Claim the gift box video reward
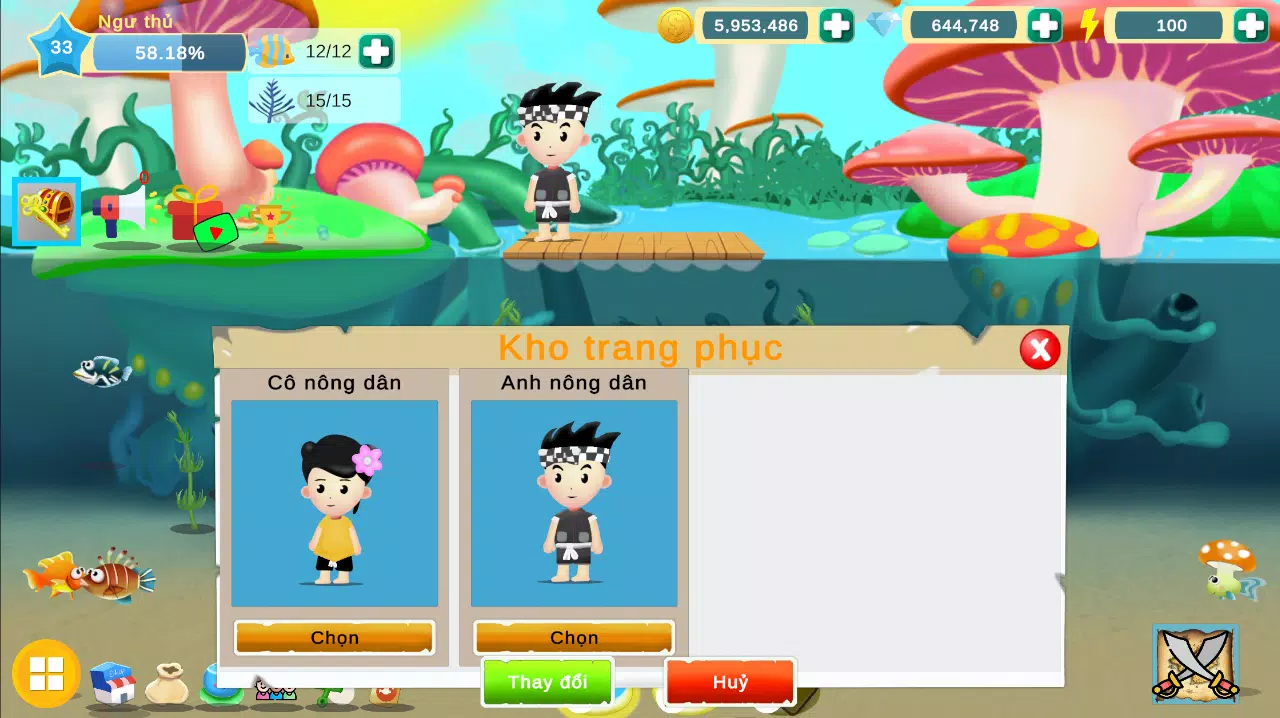The image size is (1280, 718). 198,216
